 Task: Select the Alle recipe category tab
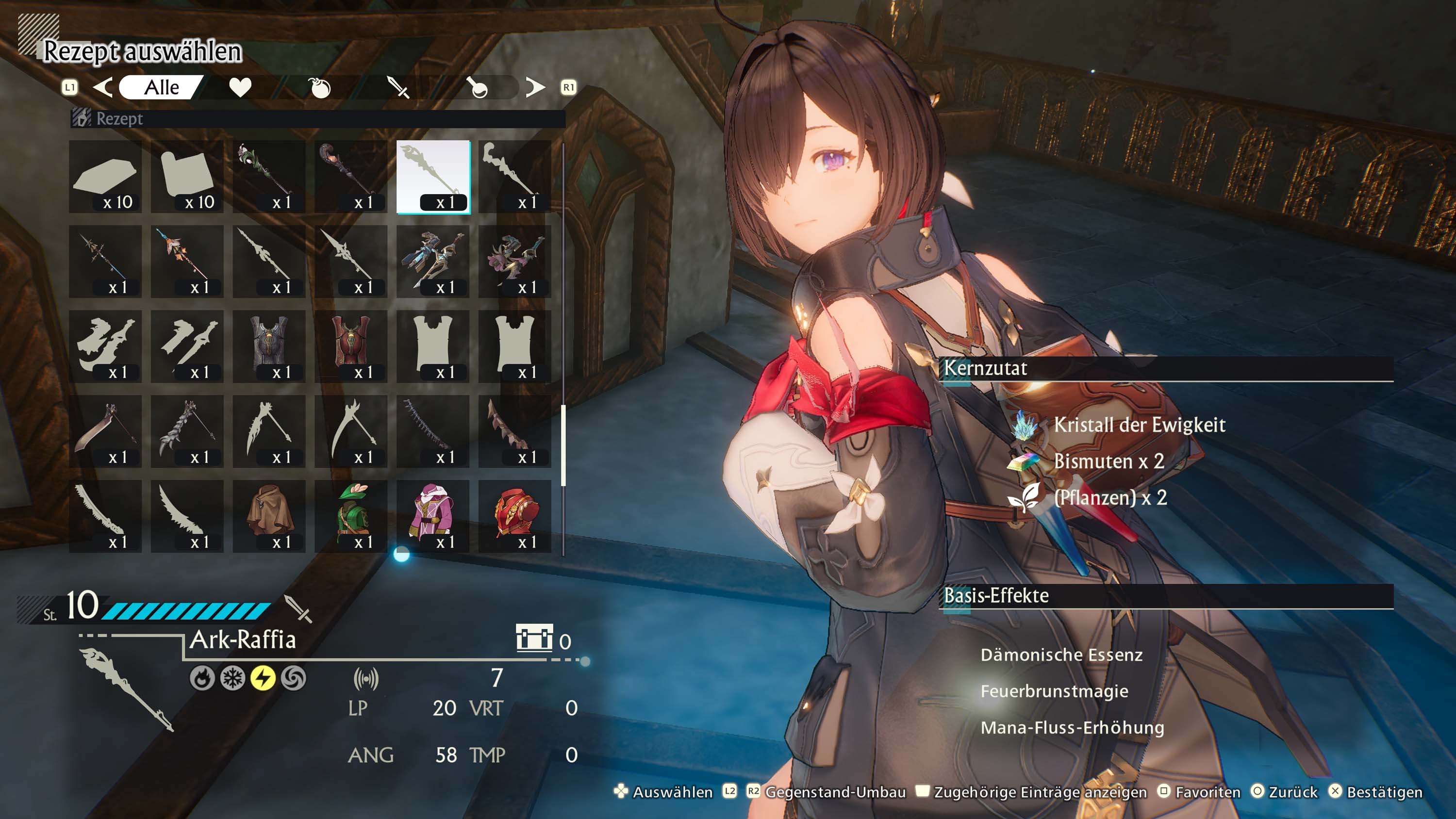[161, 88]
